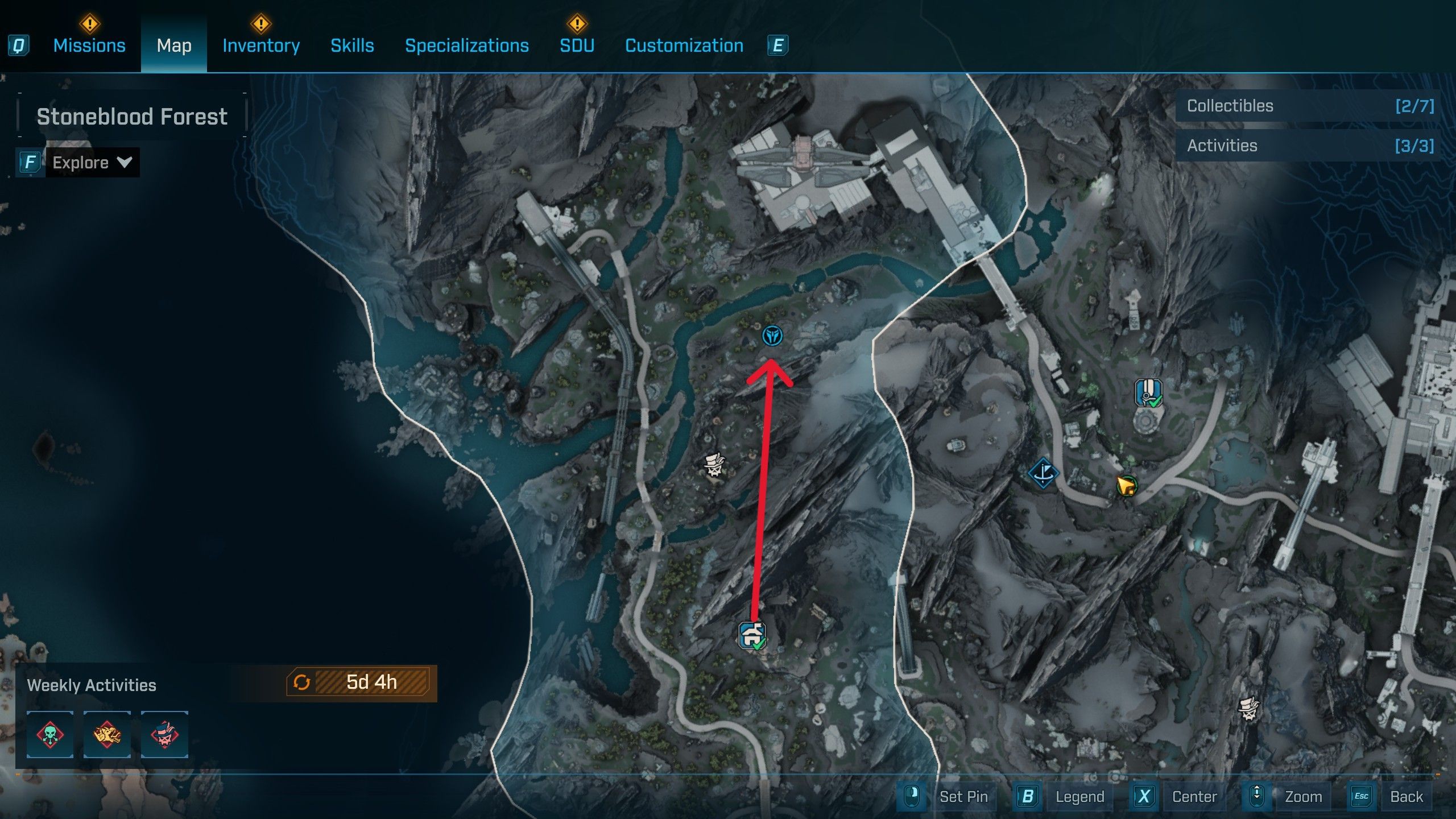Open the Missions tab
1456x819 pixels.
[89, 45]
